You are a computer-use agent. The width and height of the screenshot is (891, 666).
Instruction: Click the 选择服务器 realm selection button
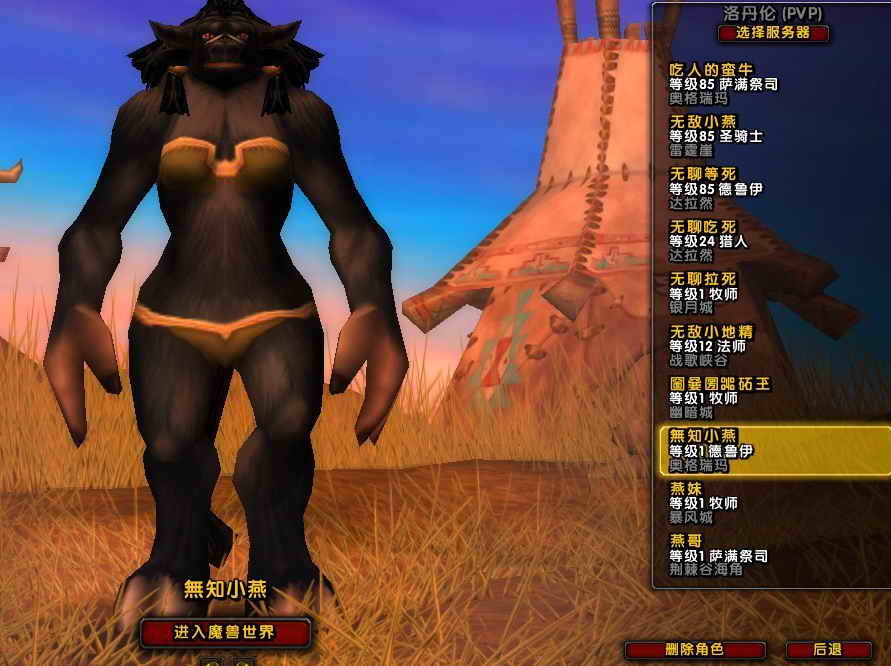(x=773, y=33)
